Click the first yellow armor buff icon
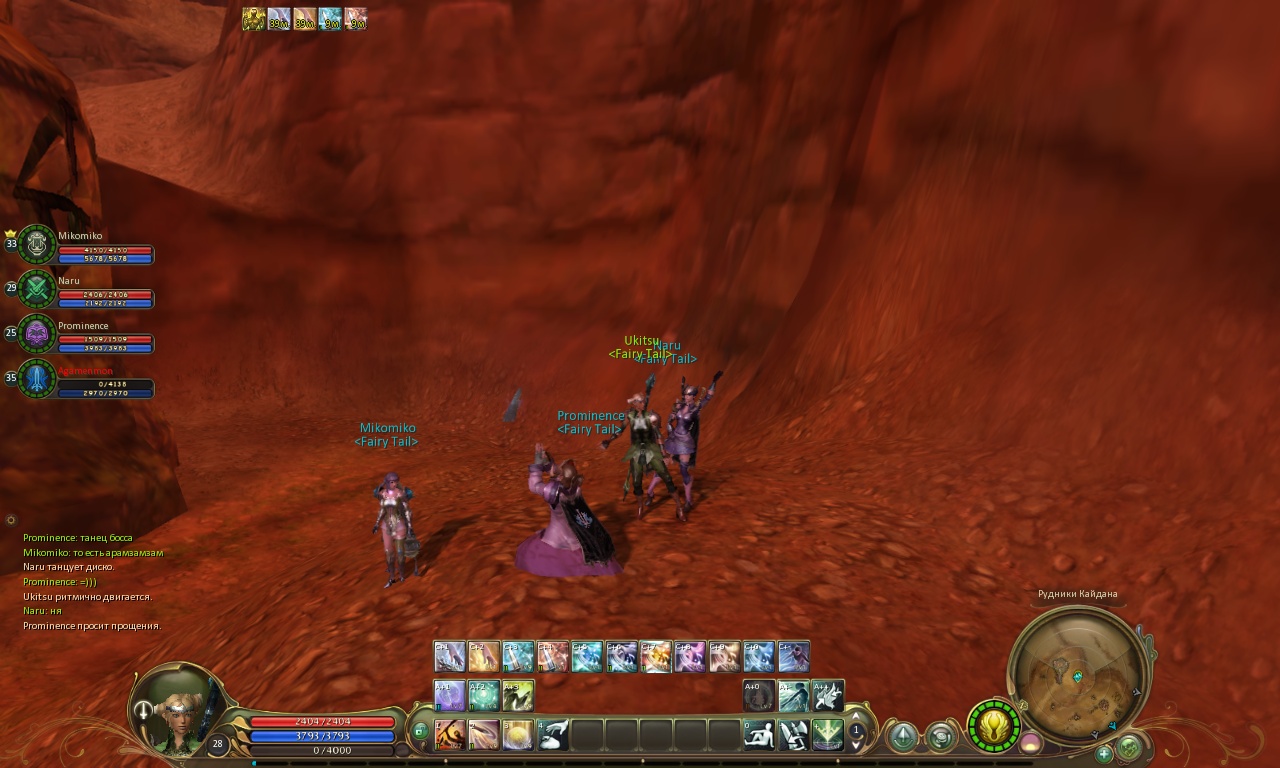 (x=253, y=19)
